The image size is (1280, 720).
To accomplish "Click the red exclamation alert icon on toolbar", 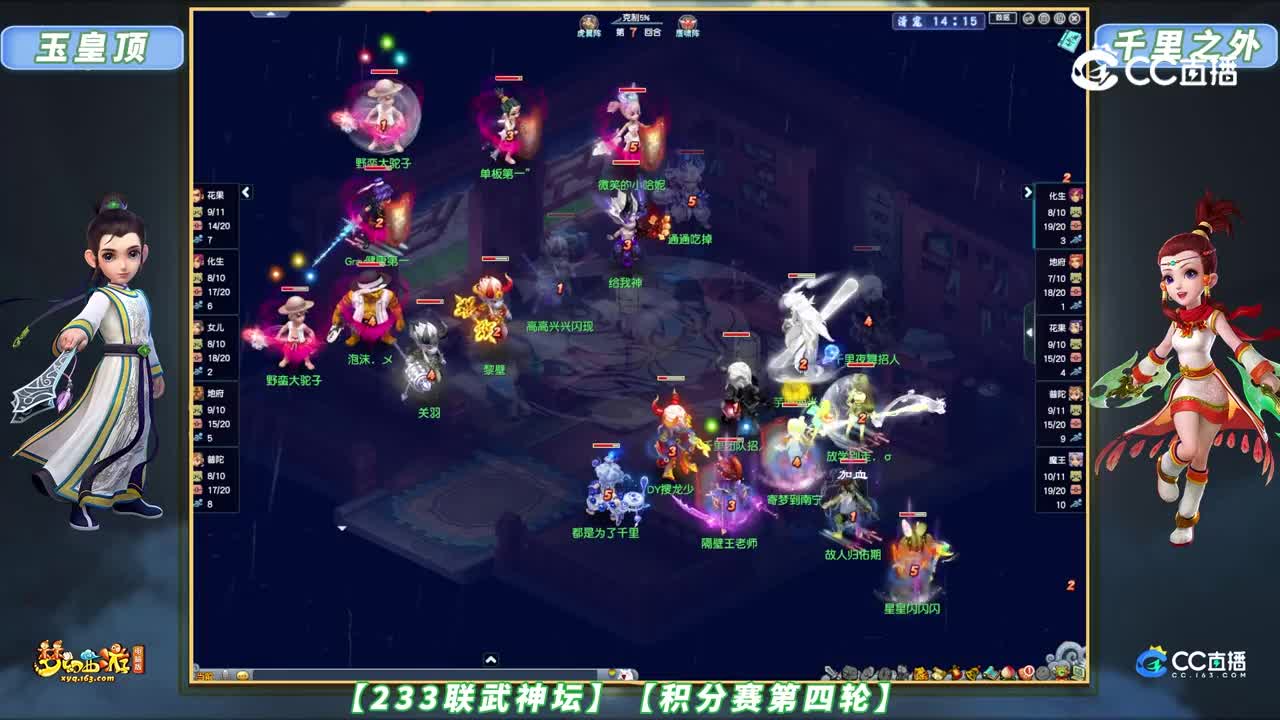I will click(1027, 672).
